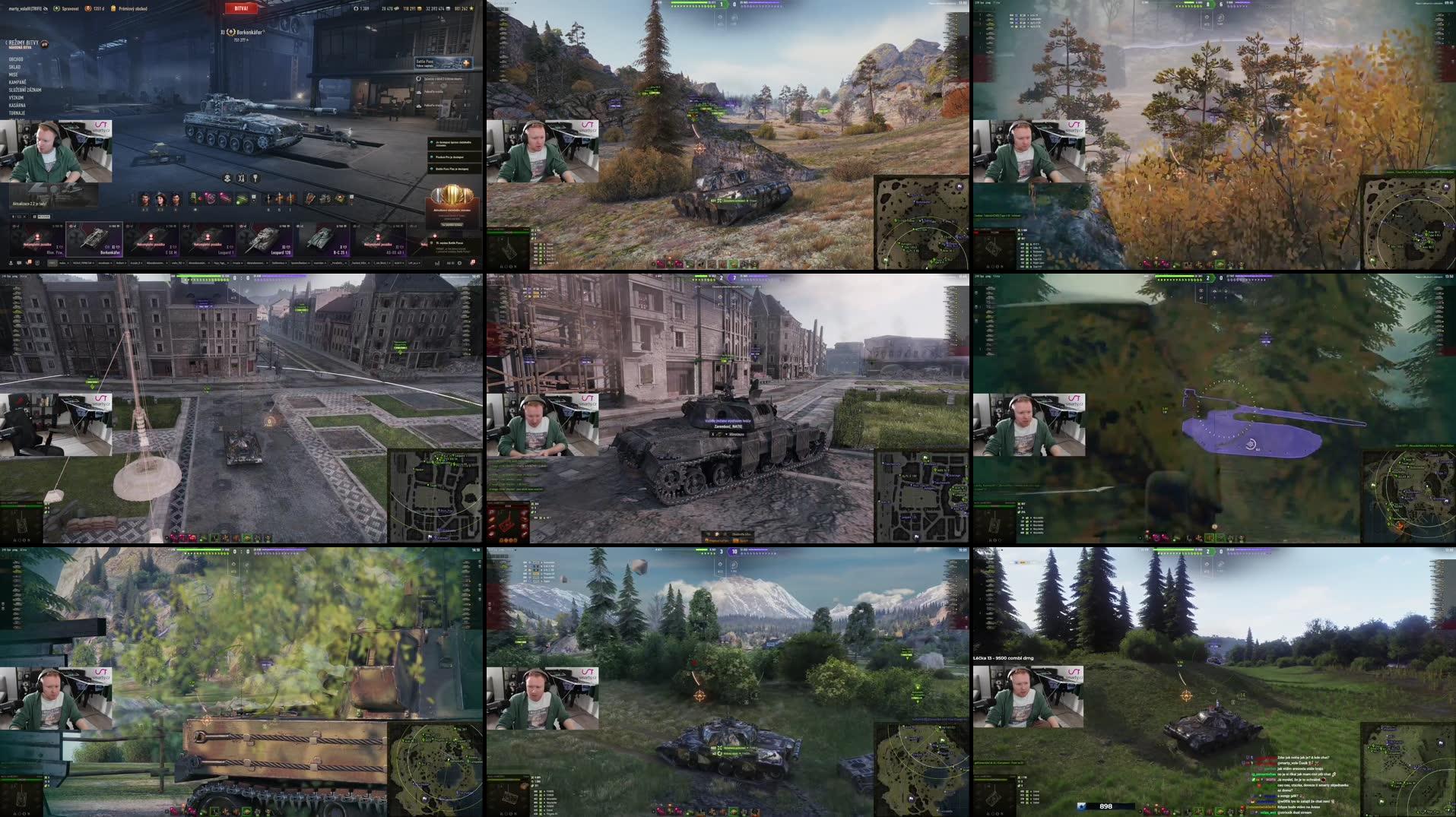The width and height of the screenshot is (1456, 817).
Task: Click the minimap in the bottom-right battle view
Action: pyautogui.click(x=1410, y=771)
